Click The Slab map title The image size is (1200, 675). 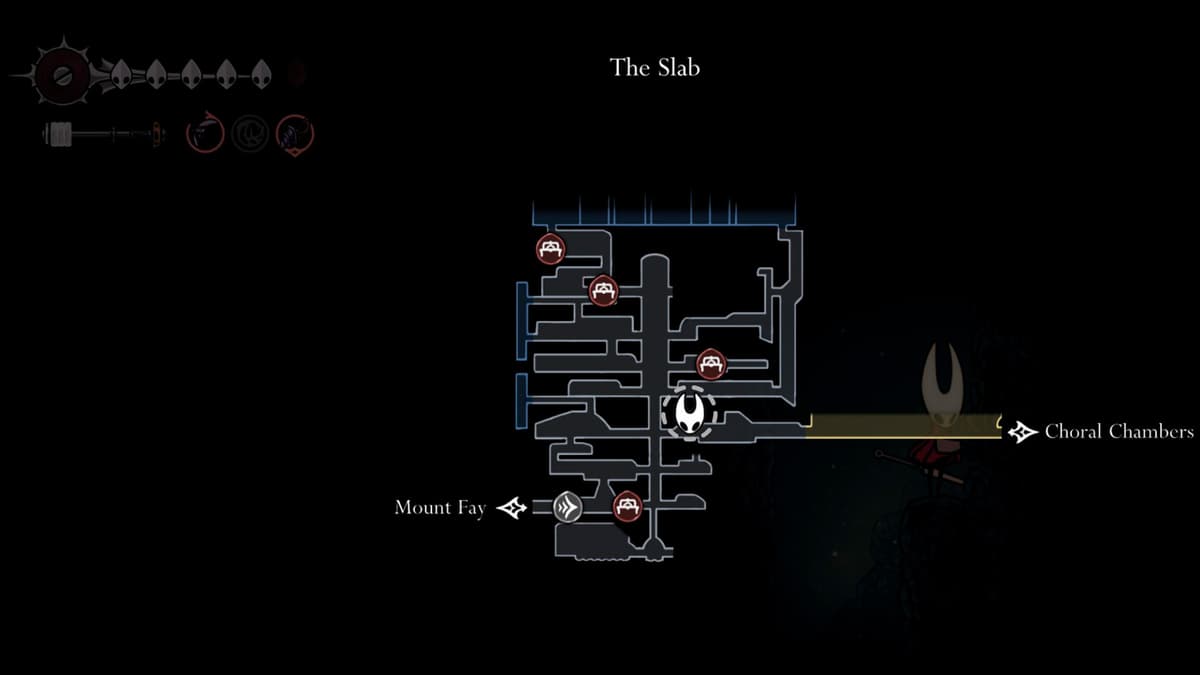click(x=655, y=68)
